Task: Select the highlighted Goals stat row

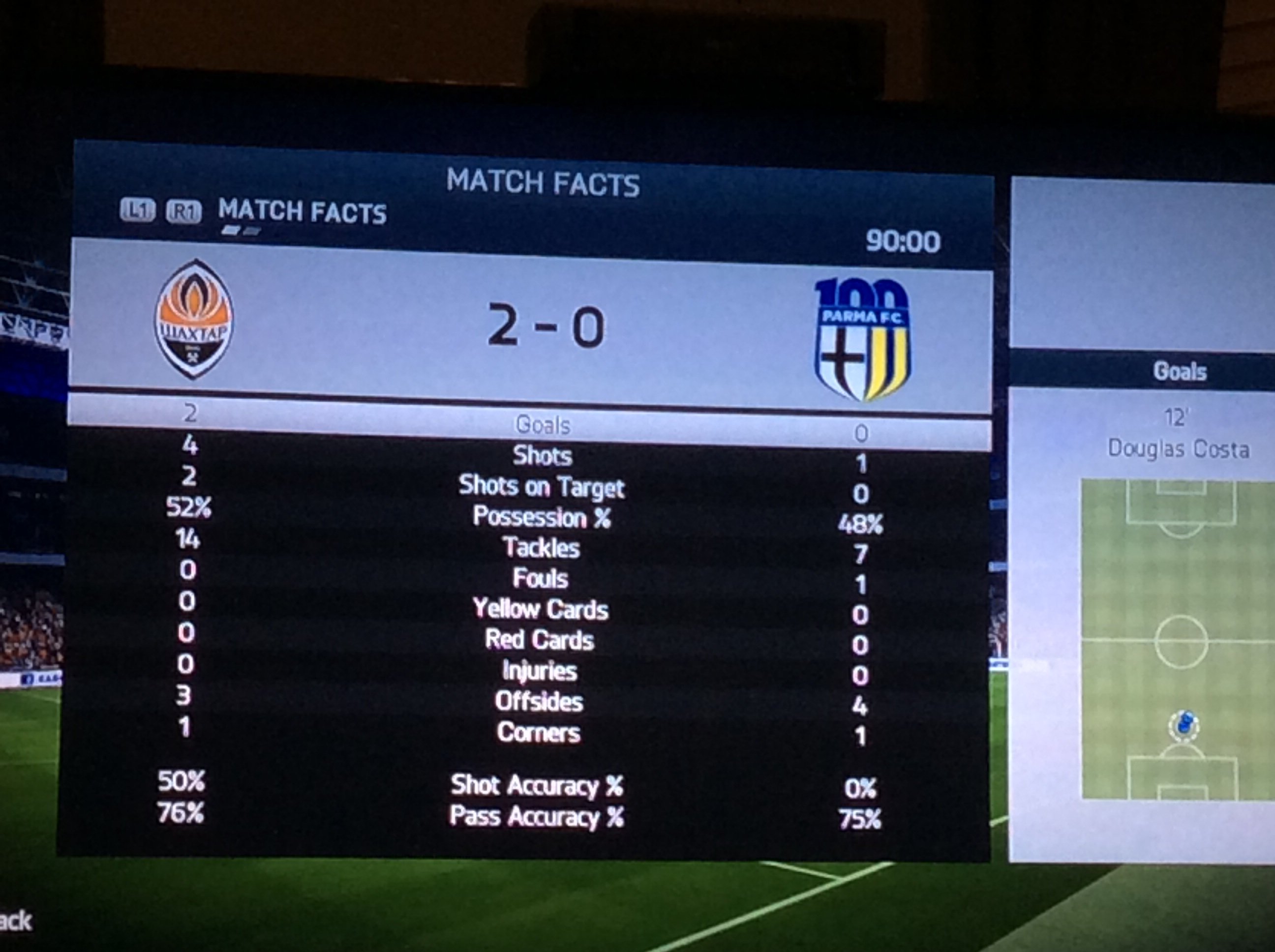Action: click(x=542, y=425)
